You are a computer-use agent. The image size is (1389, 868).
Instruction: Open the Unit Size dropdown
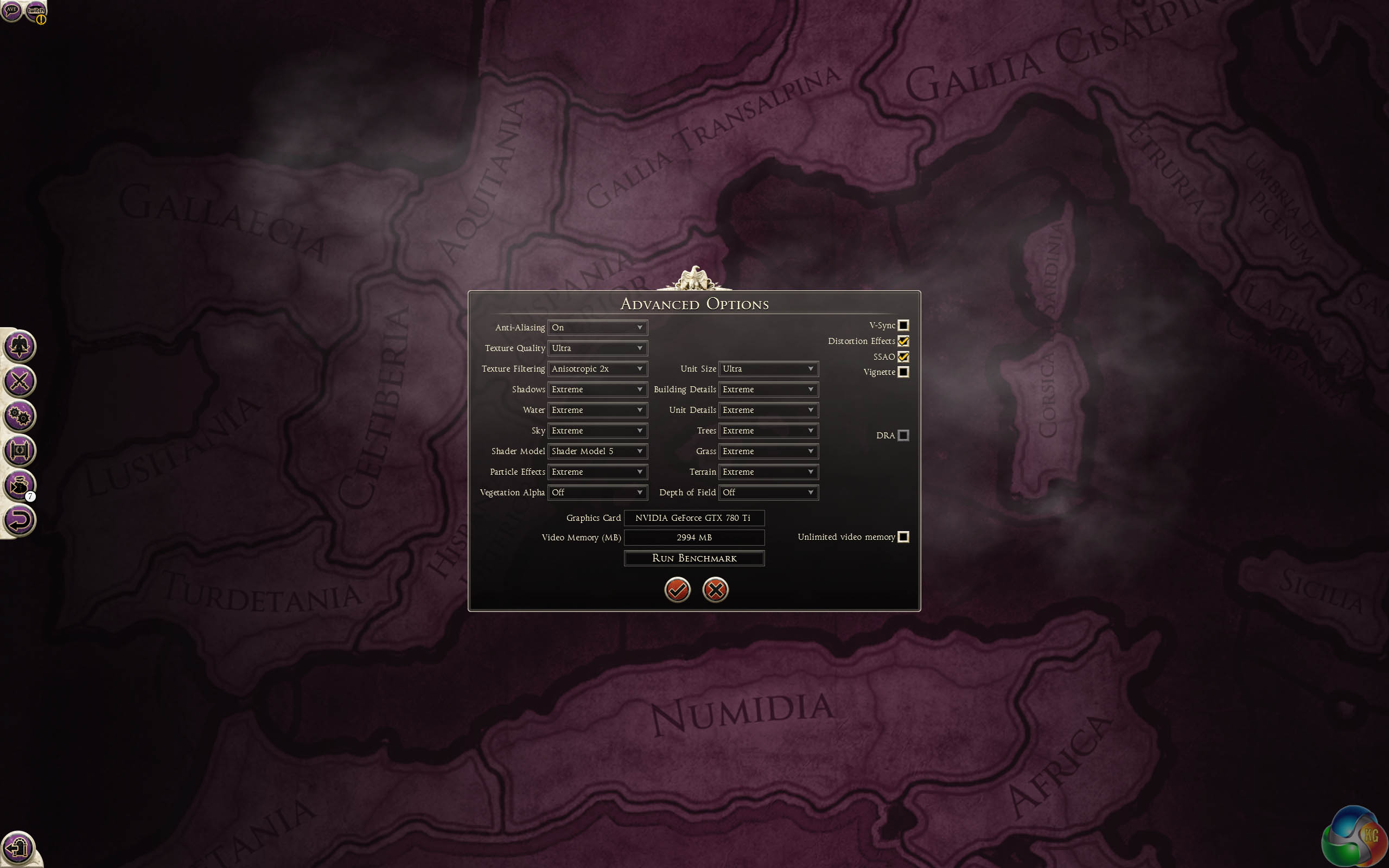[x=768, y=368]
